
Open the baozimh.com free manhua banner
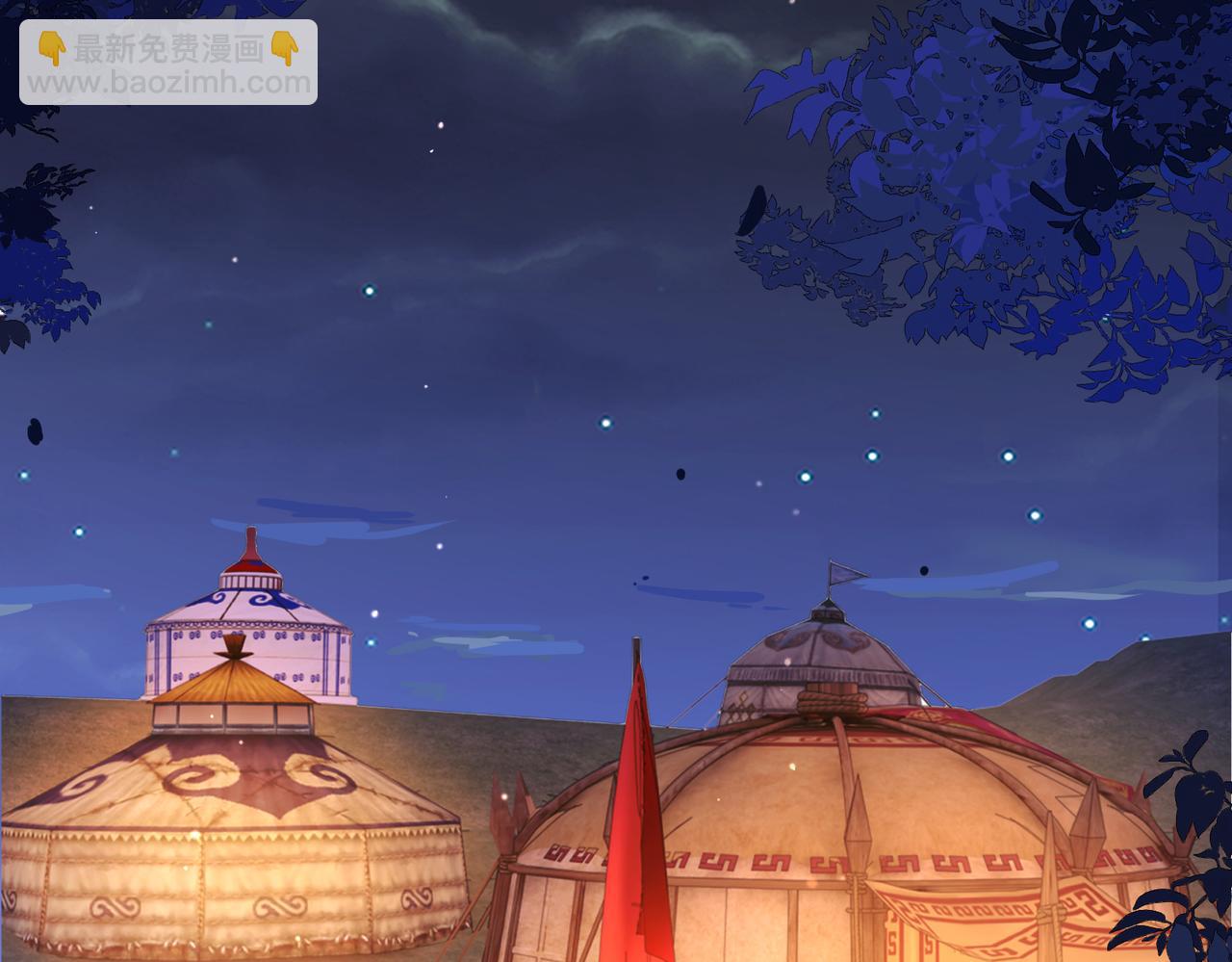pos(168,64)
